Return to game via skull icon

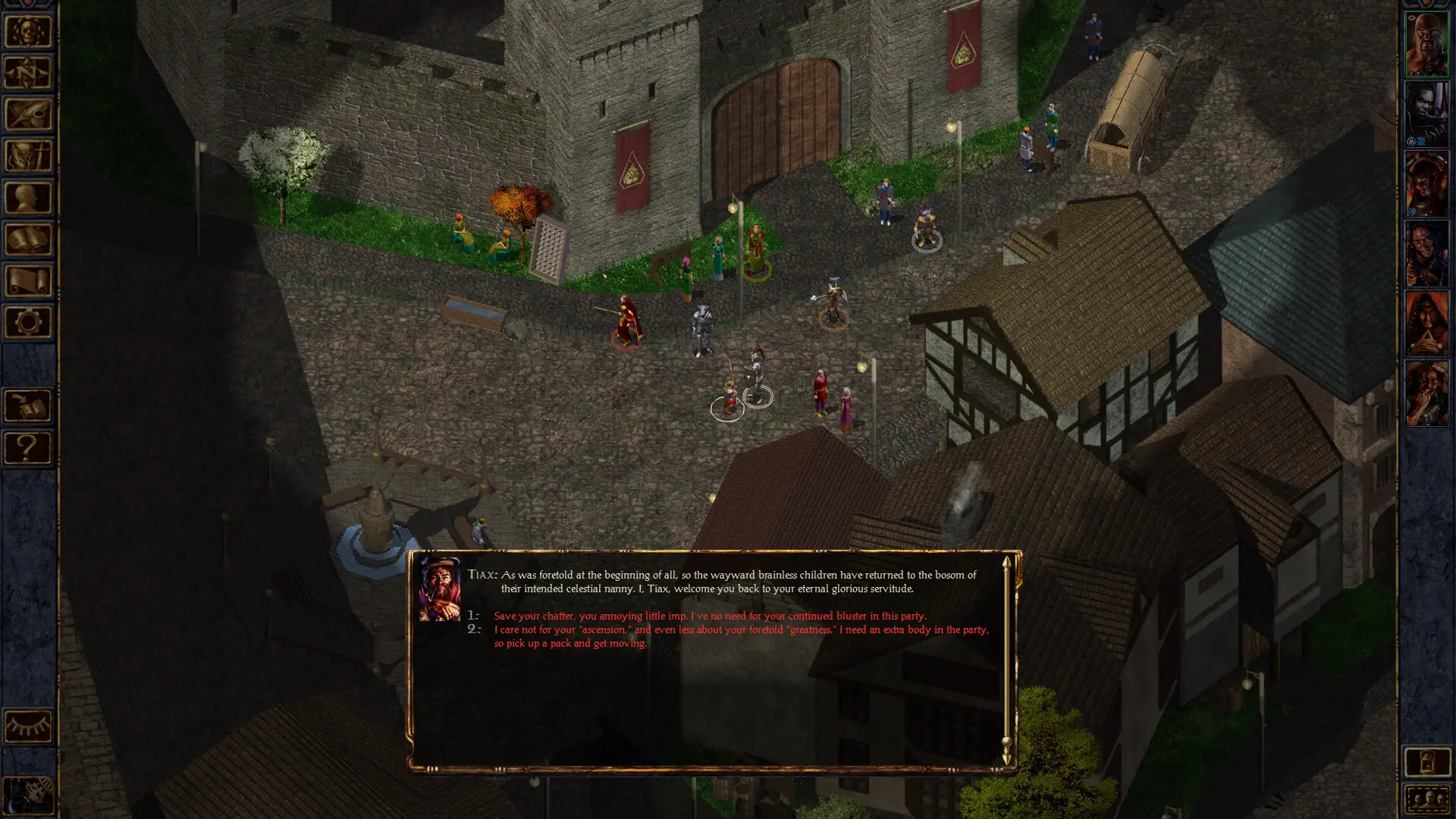point(28,32)
